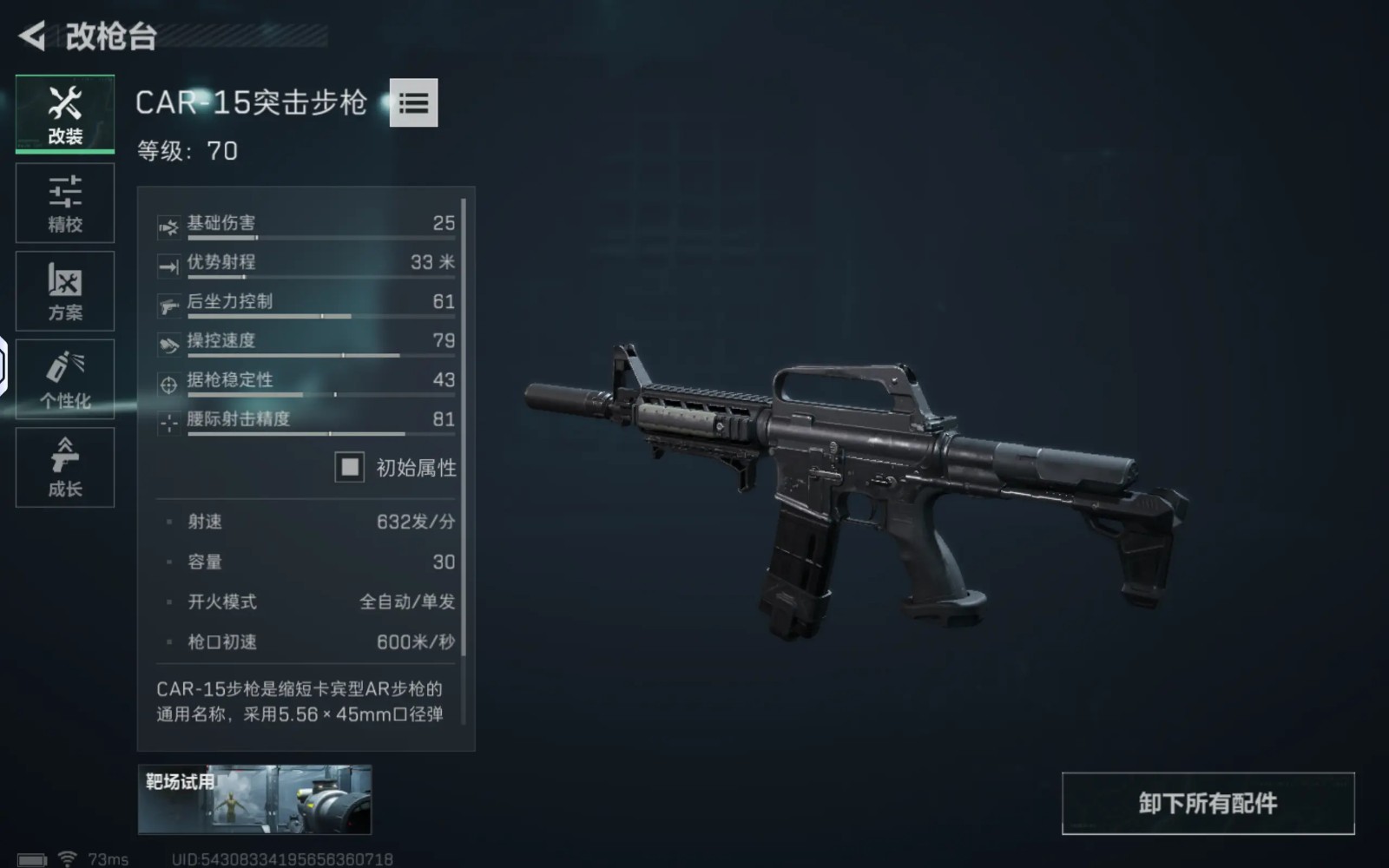Click 卸下所有配件 to remove all attachments
1389x868 pixels.
1208,803
